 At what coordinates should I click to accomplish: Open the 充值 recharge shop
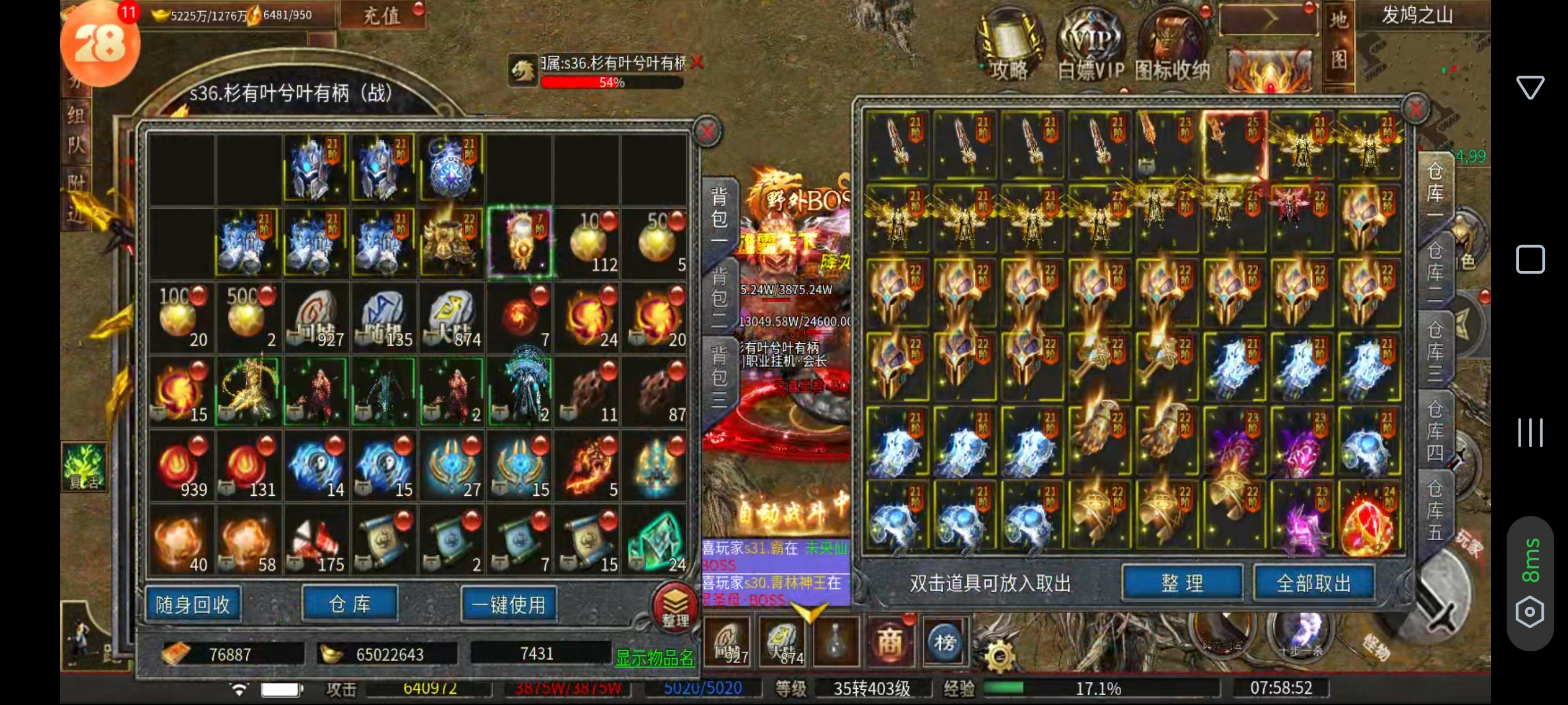[382, 14]
